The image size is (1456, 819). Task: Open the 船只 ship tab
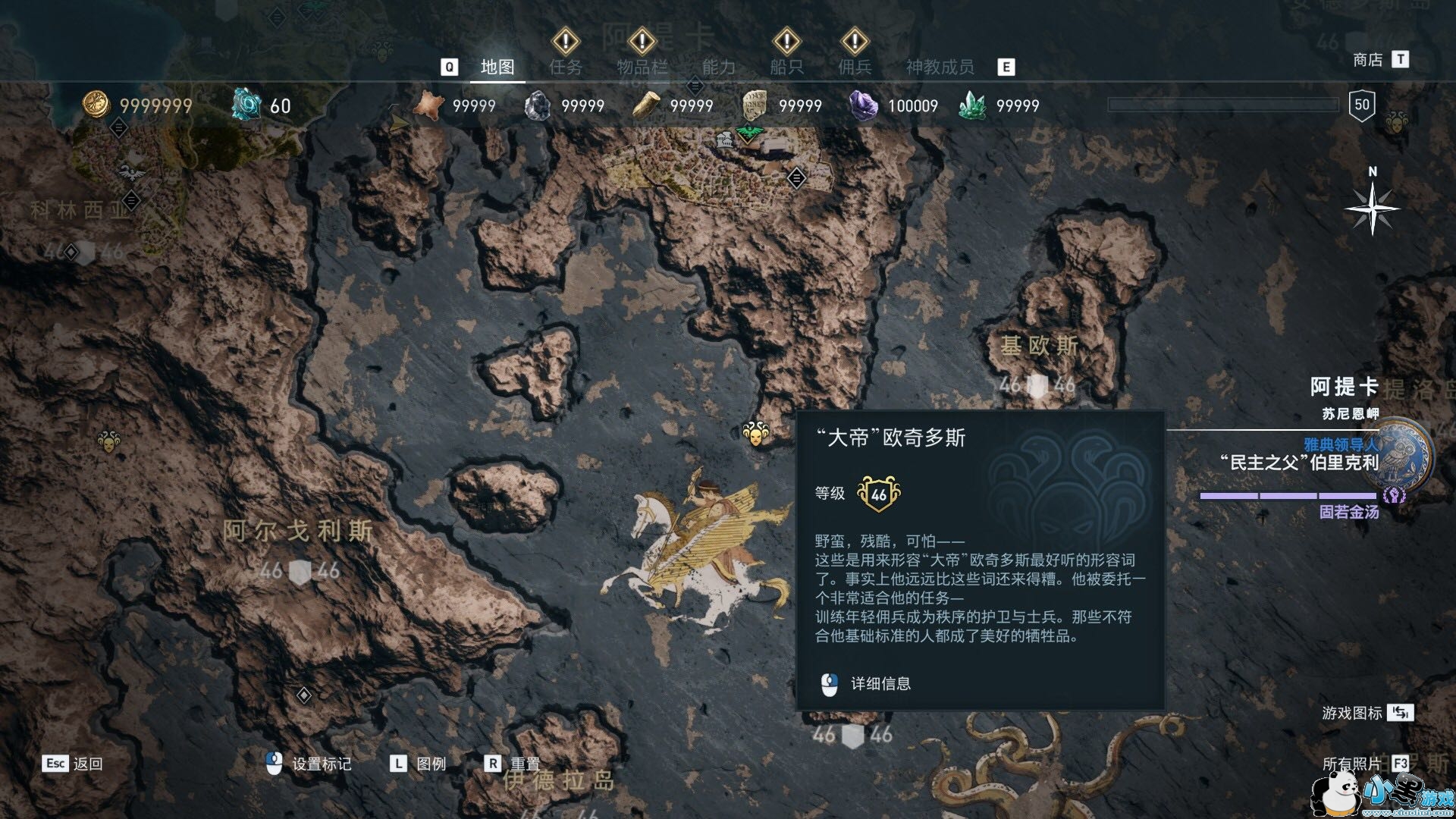[x=786, y=67]
